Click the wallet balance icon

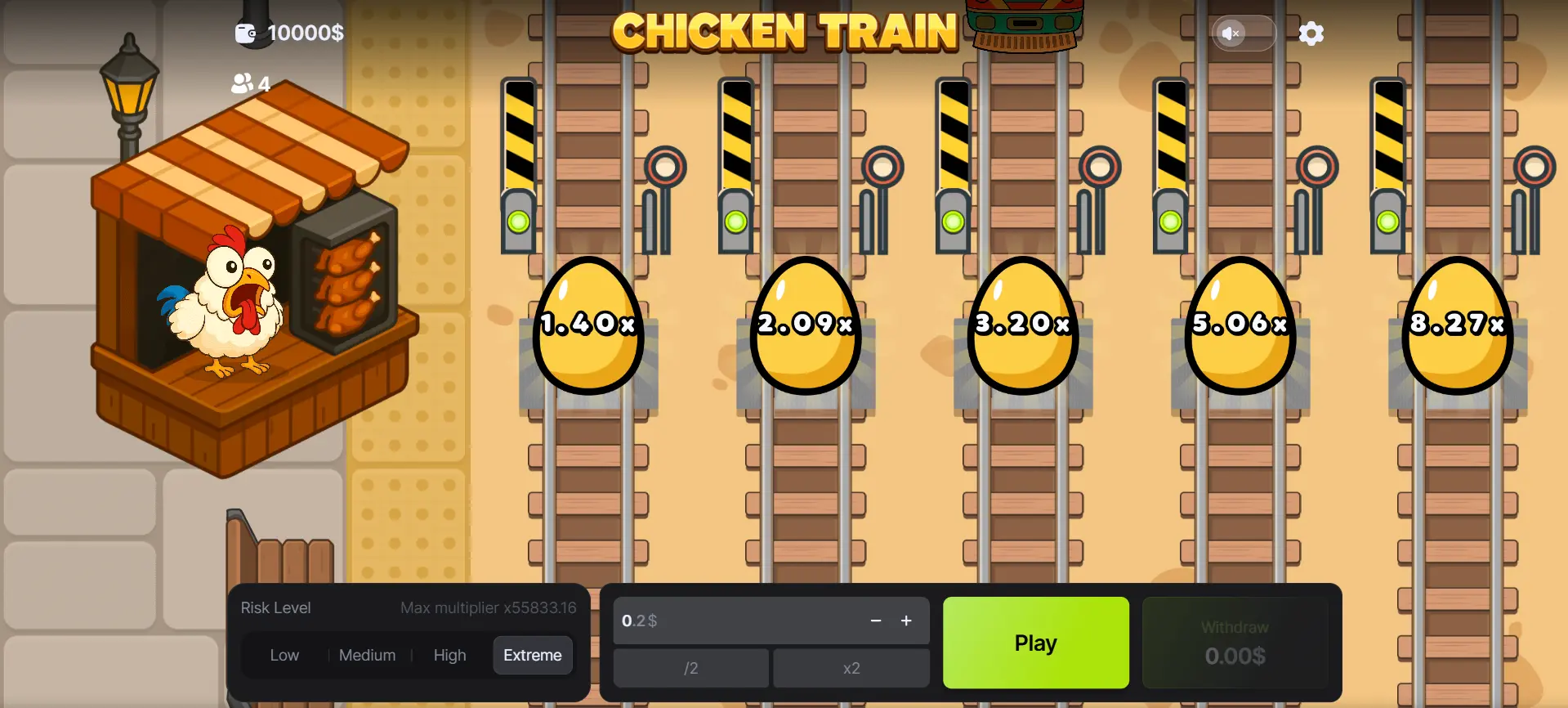tap(243, 34)
